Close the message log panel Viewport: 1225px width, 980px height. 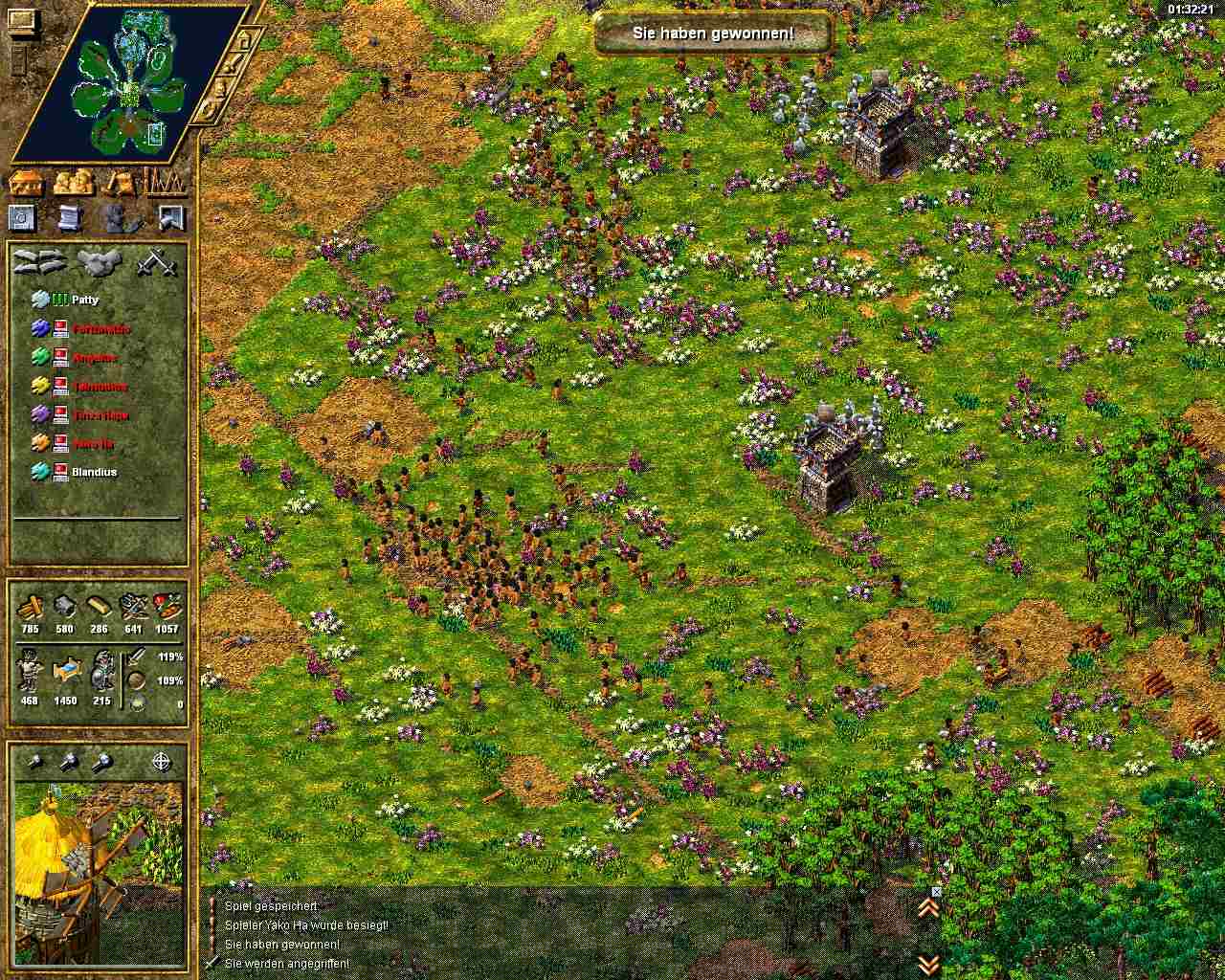coord(936,891)
